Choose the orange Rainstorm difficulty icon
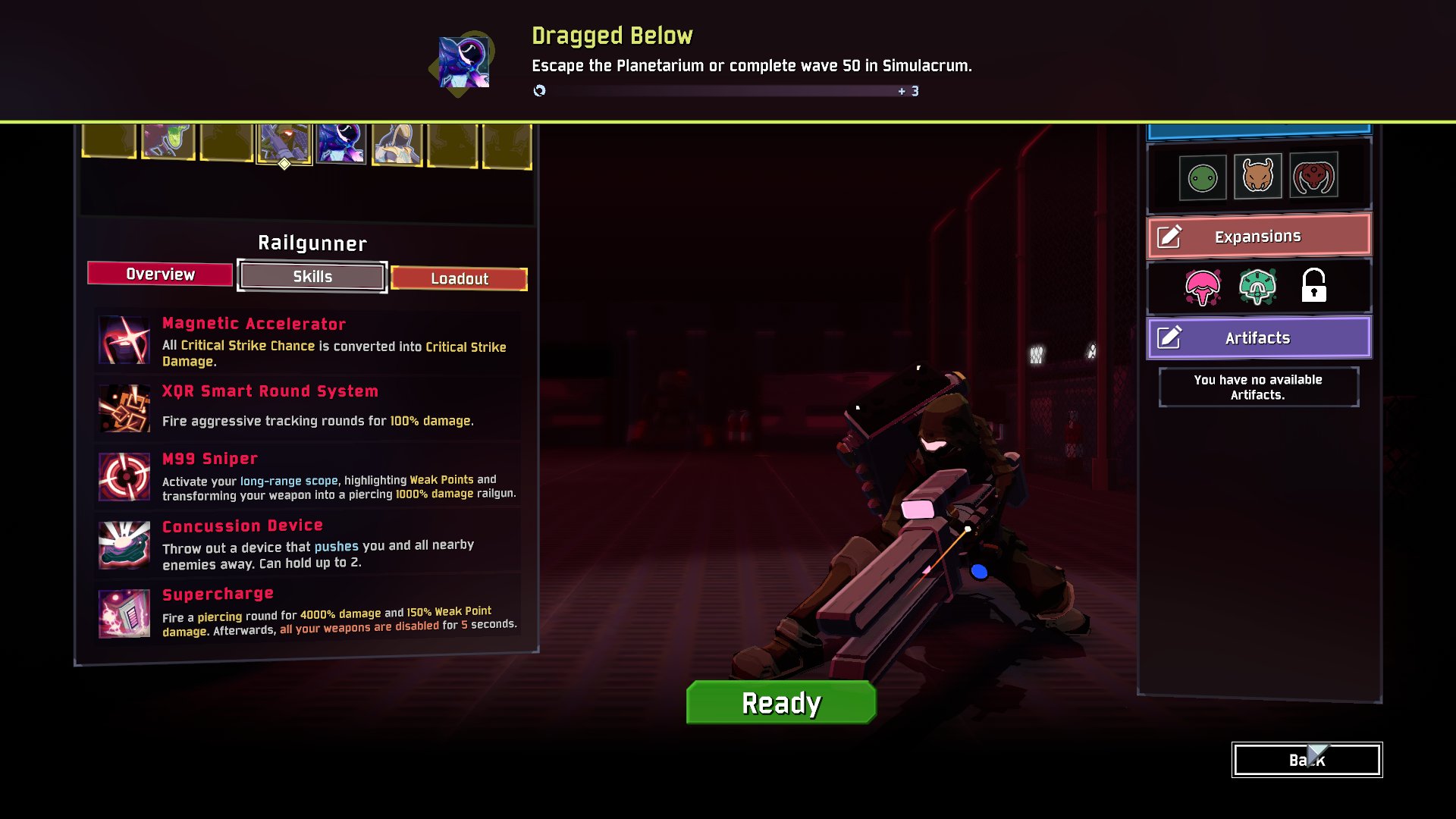 (x=1257, y=177)
